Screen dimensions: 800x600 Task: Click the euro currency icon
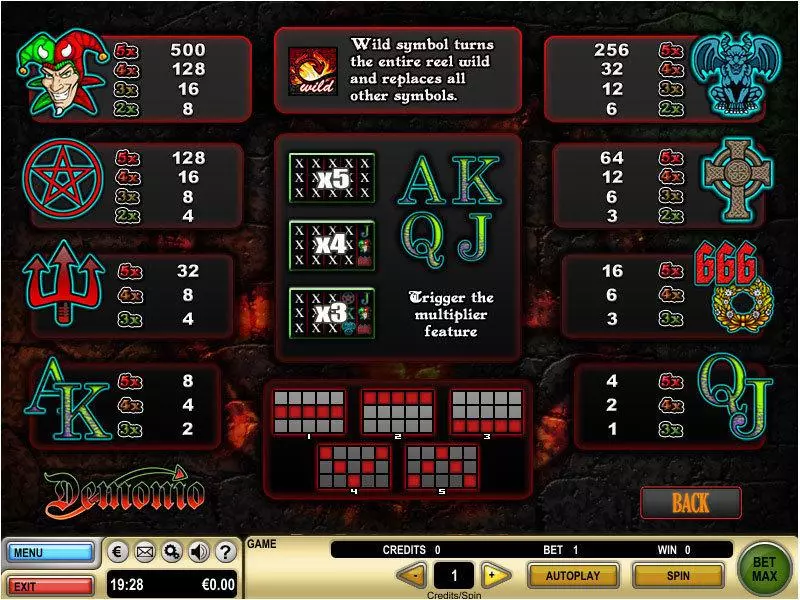[118, 551]
